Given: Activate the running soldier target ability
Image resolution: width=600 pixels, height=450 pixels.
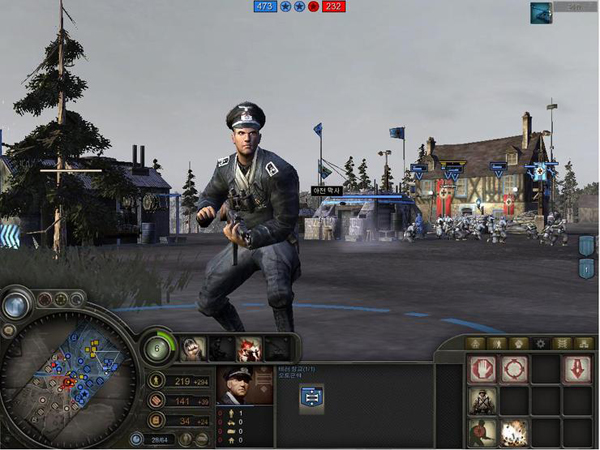Looking at the screenshot, I should 483,432.
